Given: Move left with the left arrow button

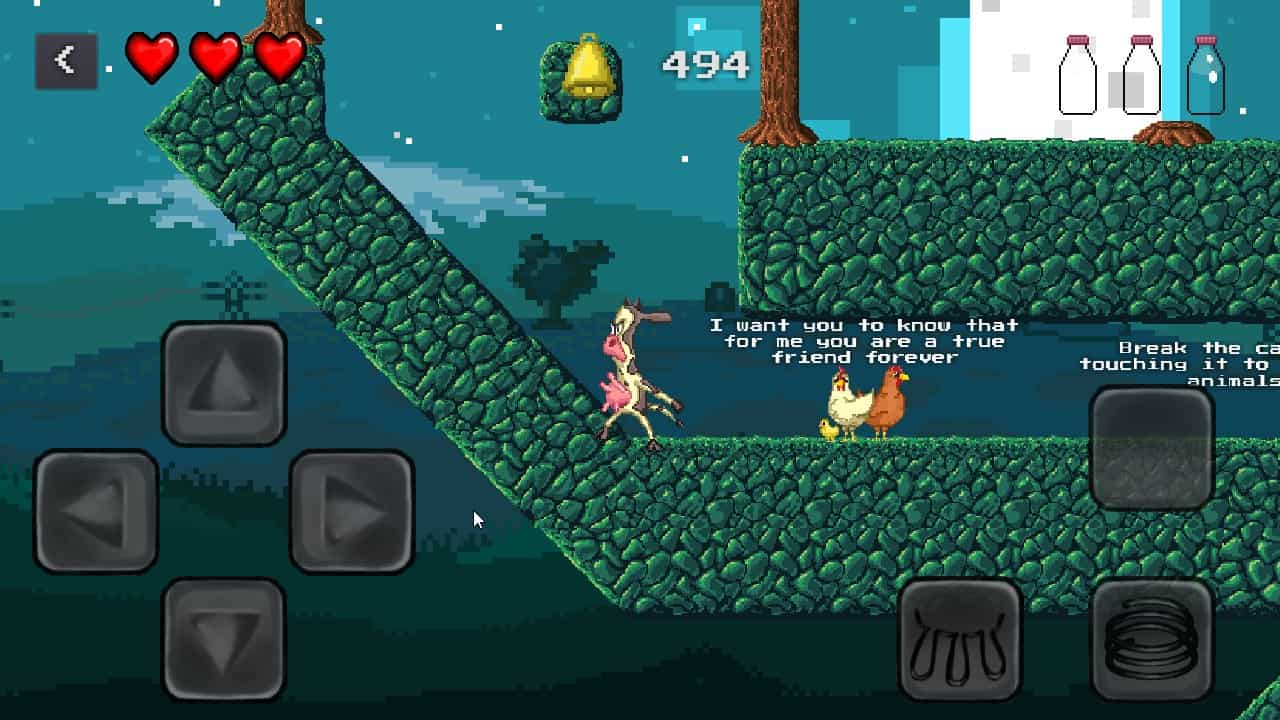Looking at the screenshot, I should coord(96,511).
